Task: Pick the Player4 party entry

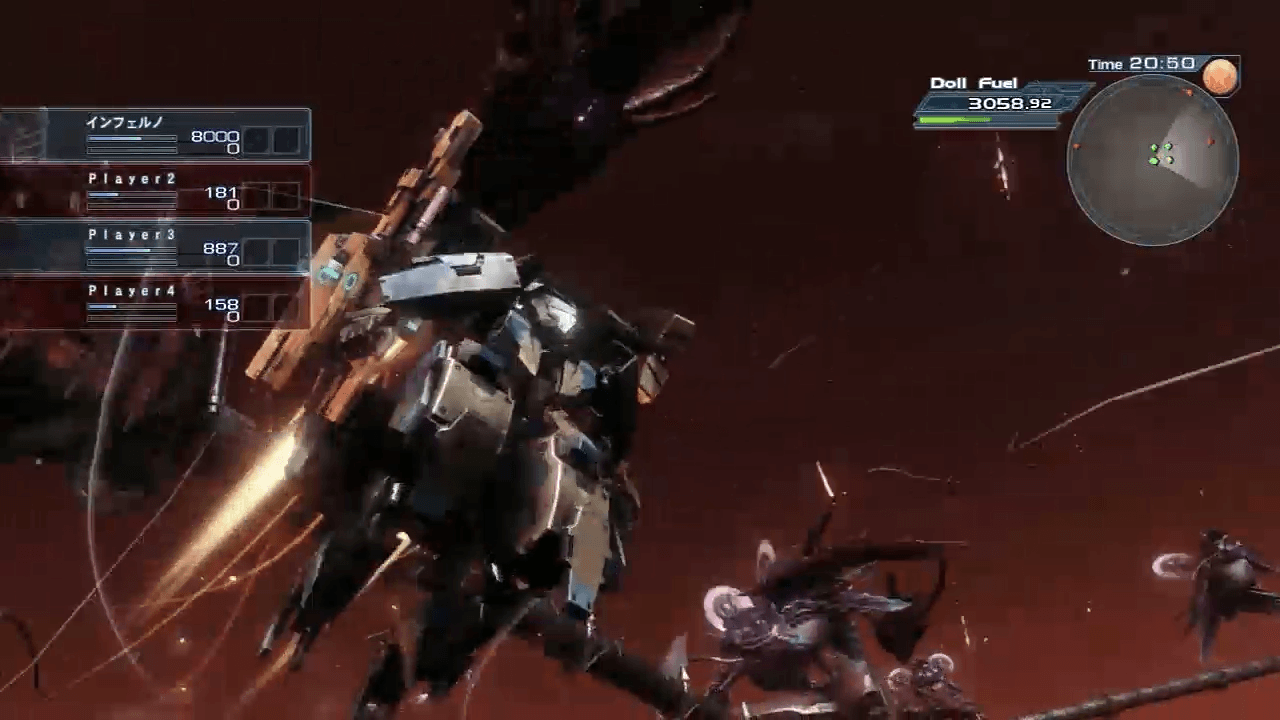Action: click(155, 303)
